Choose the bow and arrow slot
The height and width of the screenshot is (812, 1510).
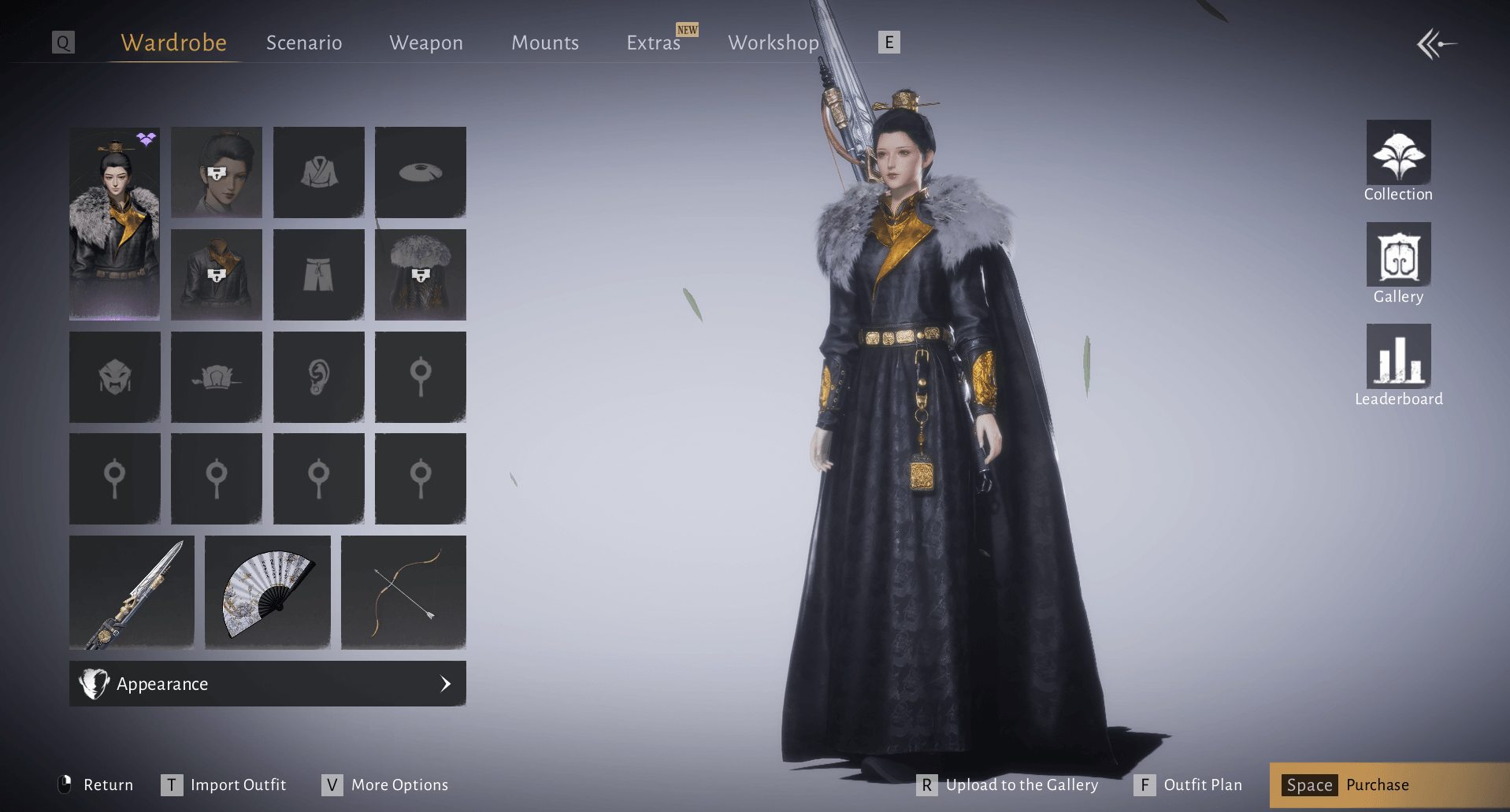(403, 592)
